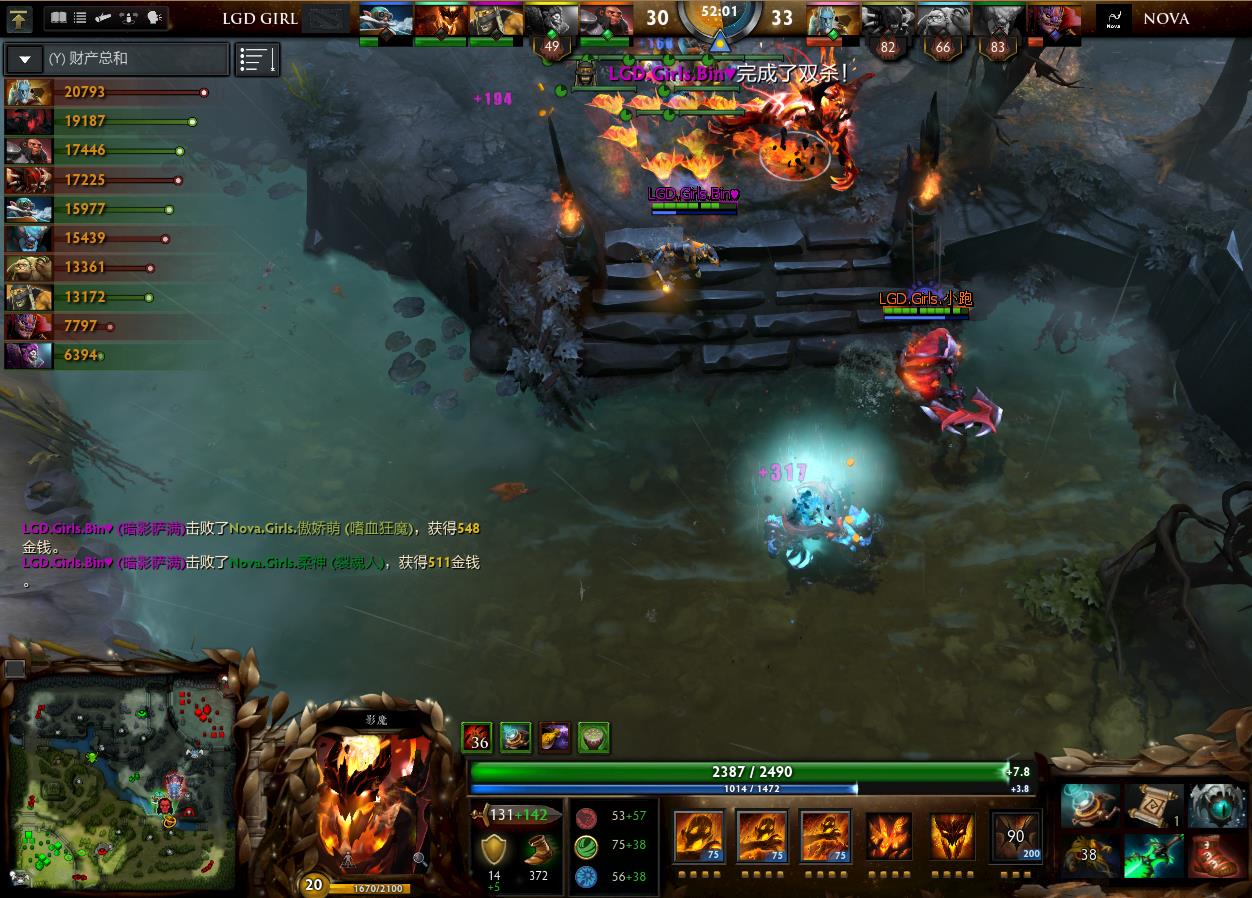Open the 财产总和 stat dropdown
Screen dimensions: 1252x898
[25, 59]
